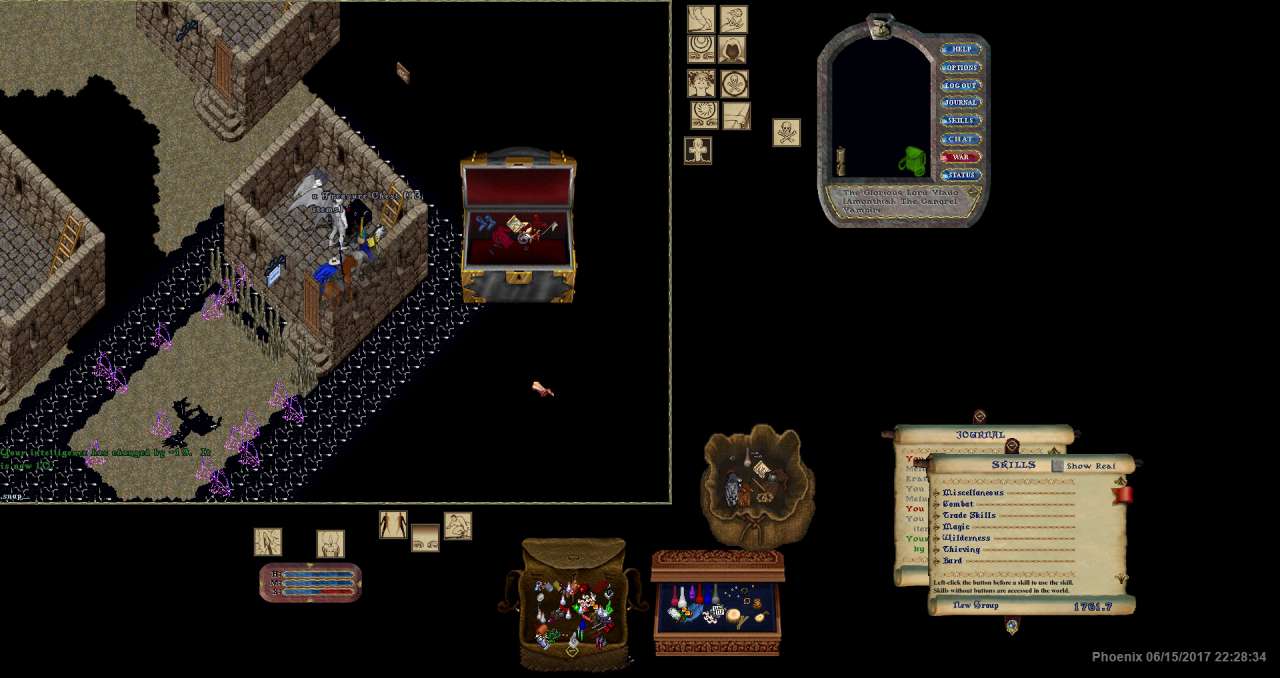Open Help from the paperdoll
The image size is (1280, 678).
(x=961, y=49)
